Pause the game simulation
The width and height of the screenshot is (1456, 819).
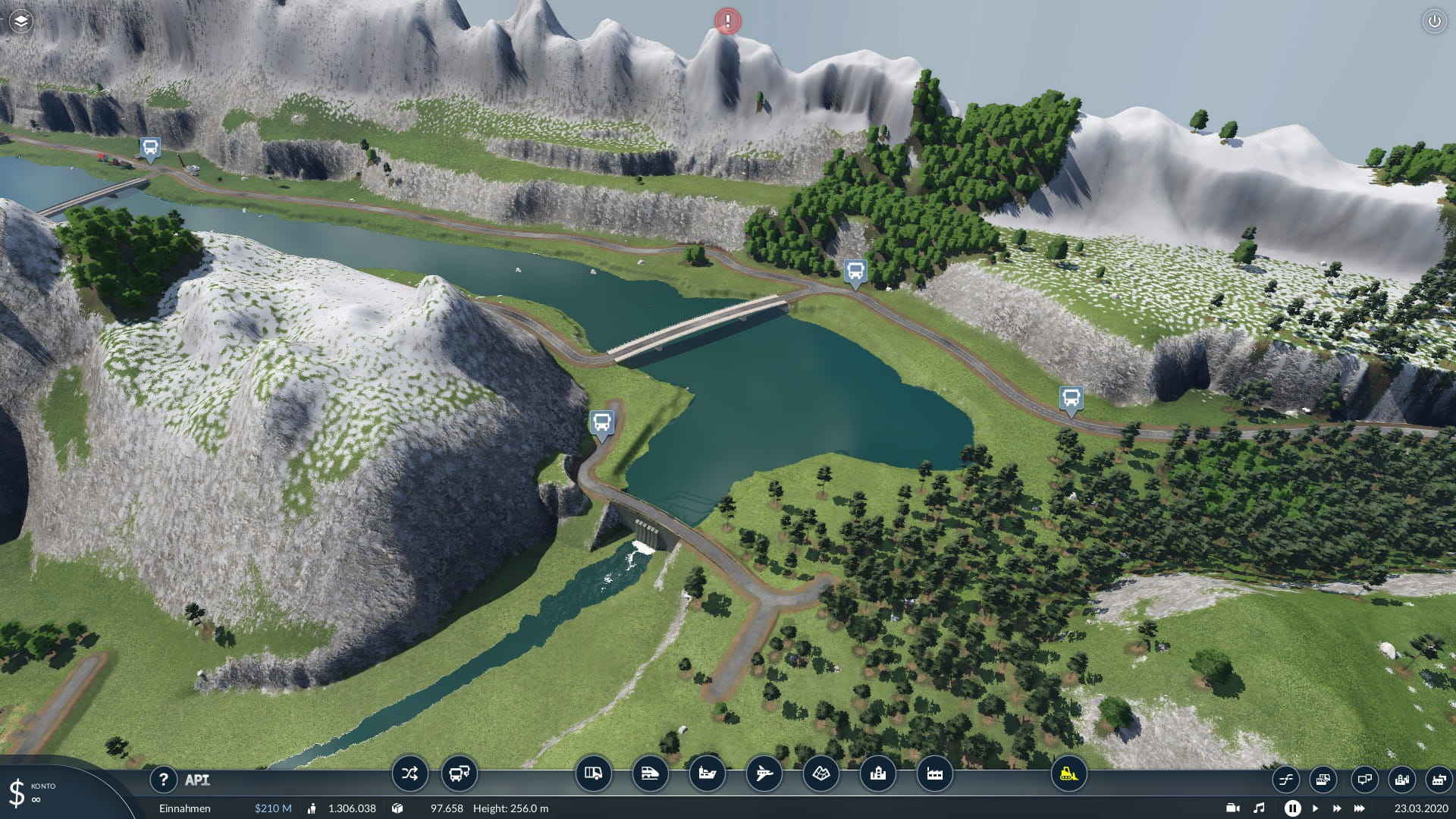[1293, 808]
